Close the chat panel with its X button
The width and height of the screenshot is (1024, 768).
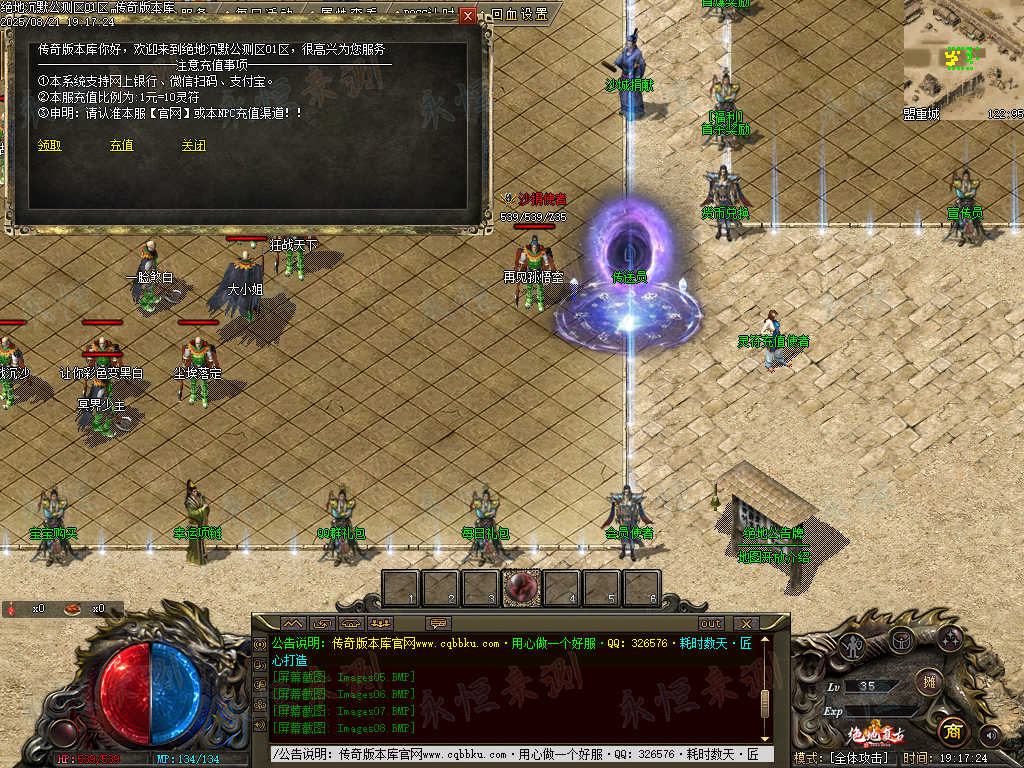pyautogui.click(x=746, y=624)
